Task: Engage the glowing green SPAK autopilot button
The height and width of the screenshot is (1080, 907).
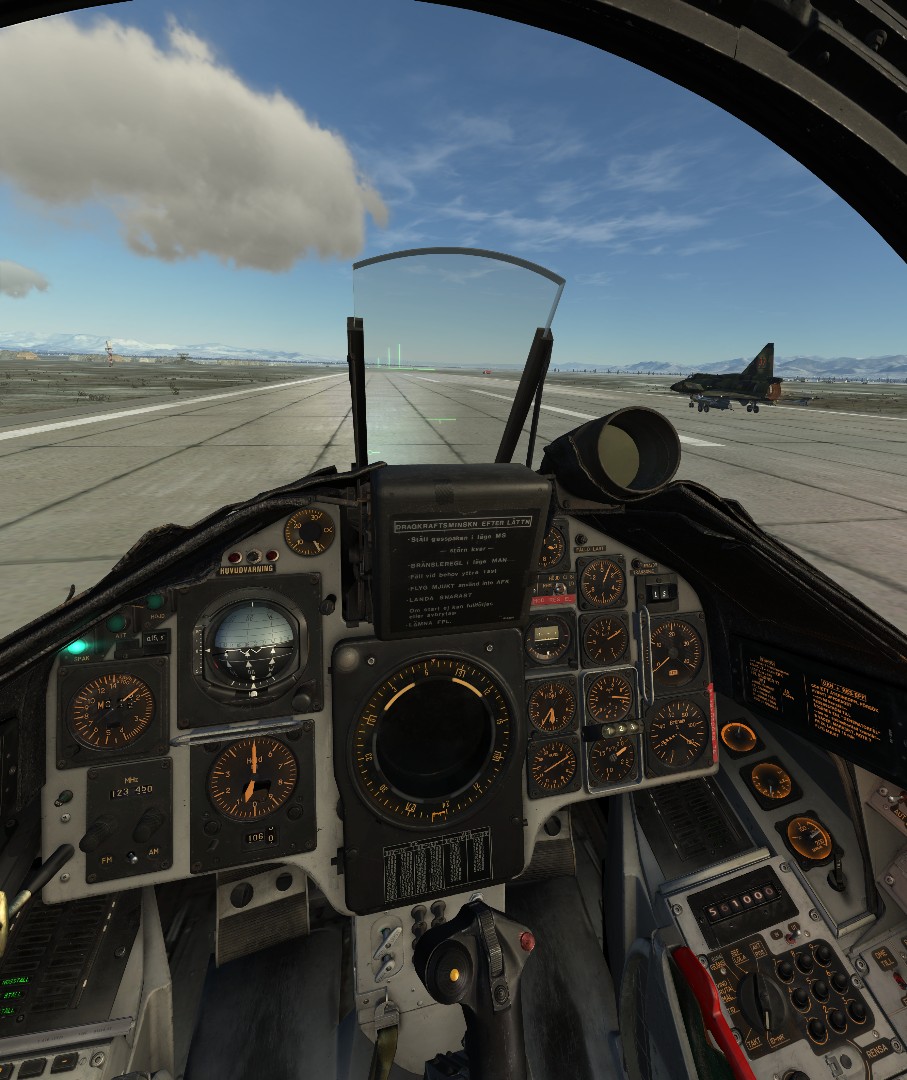Action: (77, 646)
